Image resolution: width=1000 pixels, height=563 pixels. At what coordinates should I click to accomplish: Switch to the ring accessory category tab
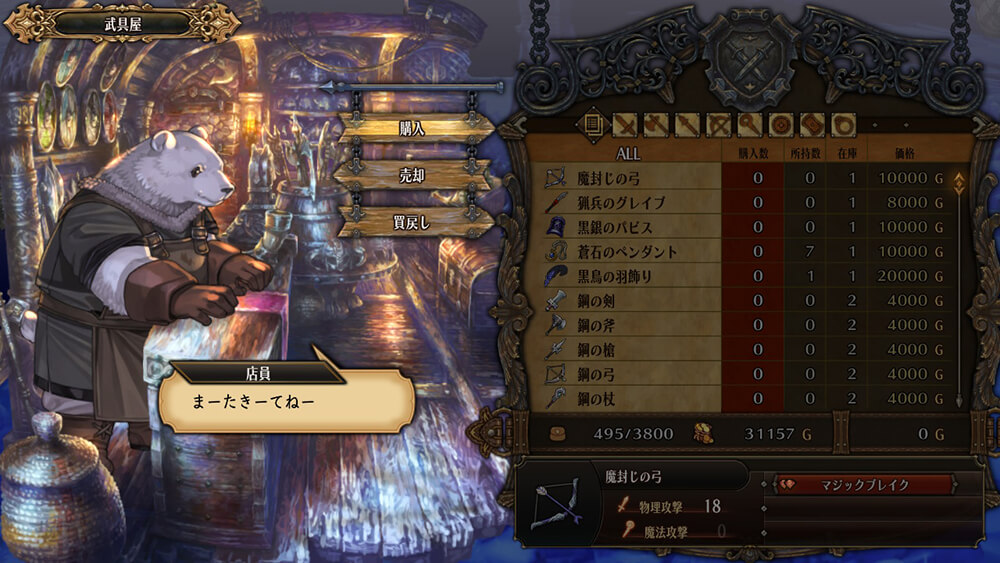(x=843, y=124)
